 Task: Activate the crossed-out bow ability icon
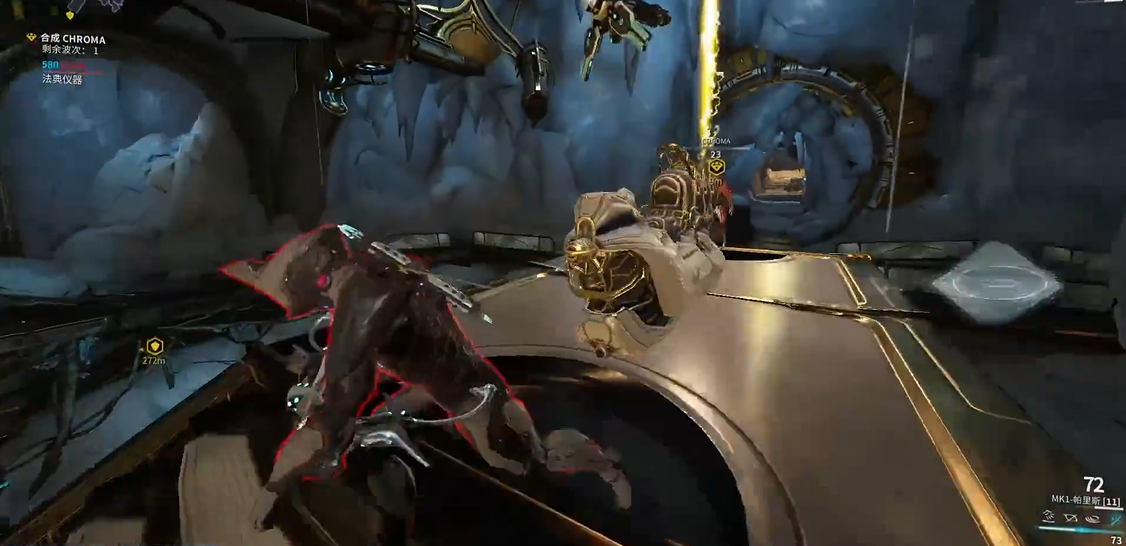(x=1071, y=518)
